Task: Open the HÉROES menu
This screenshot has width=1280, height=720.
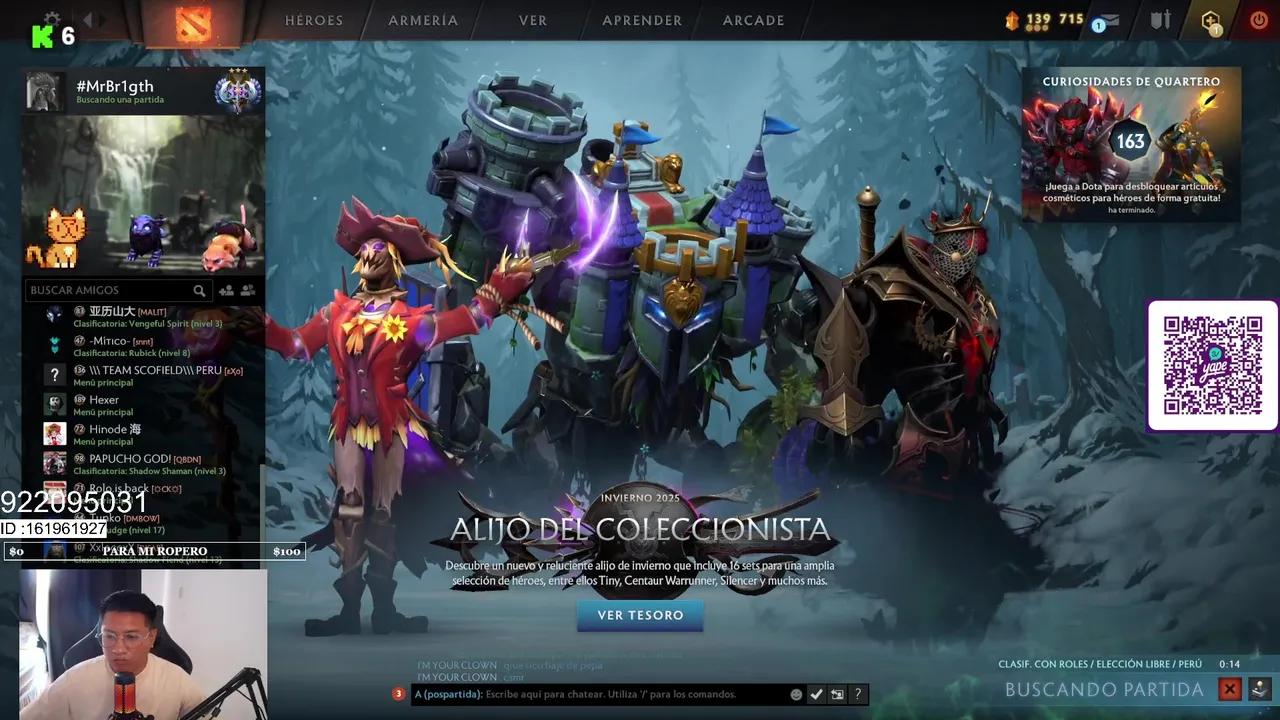Action: (x=314, y=20)
